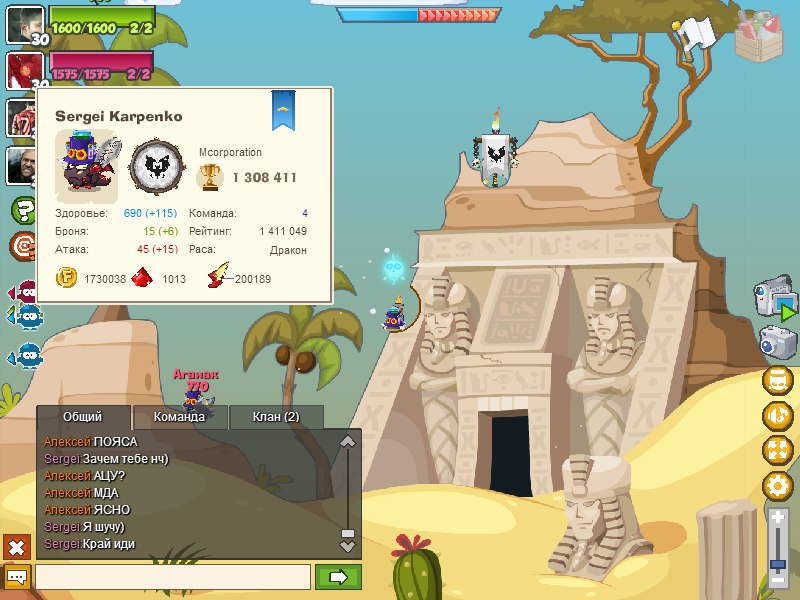Toggle music with the note button
Screen dimensions: 800x600
(x=777, y=415)
